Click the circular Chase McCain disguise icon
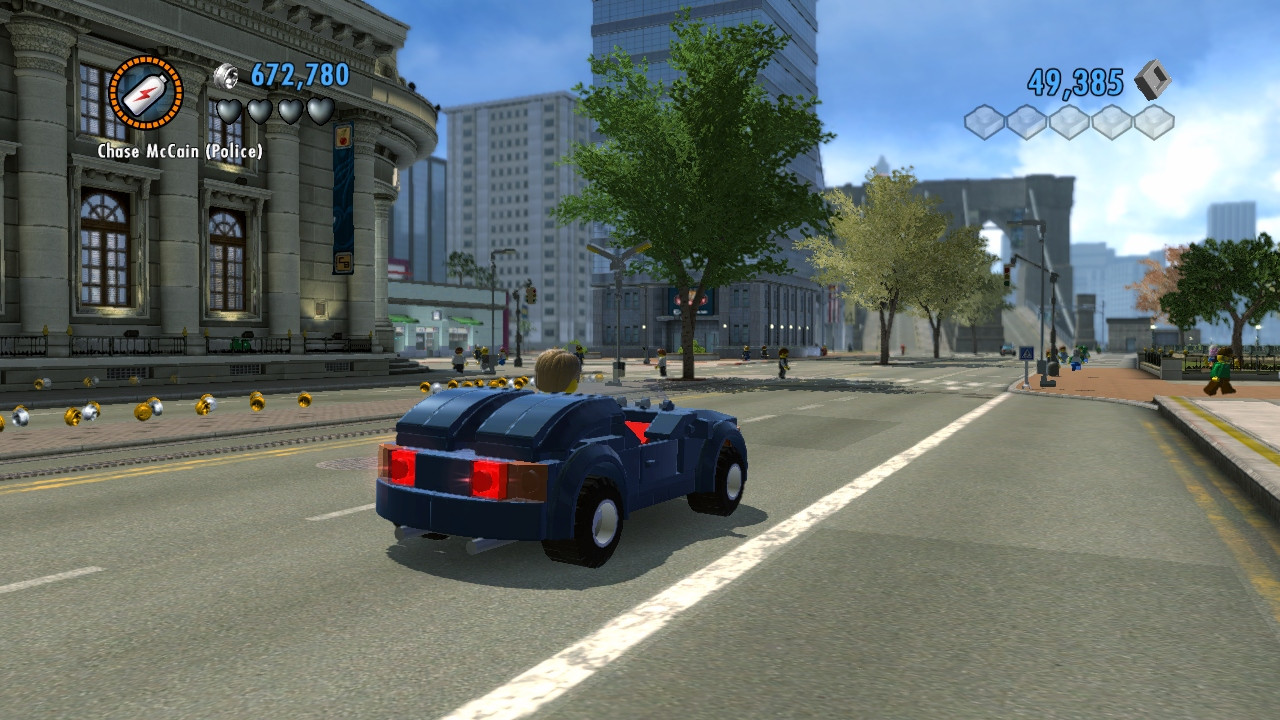Screen dimensions: 1280x720 [x=146, y=93]
